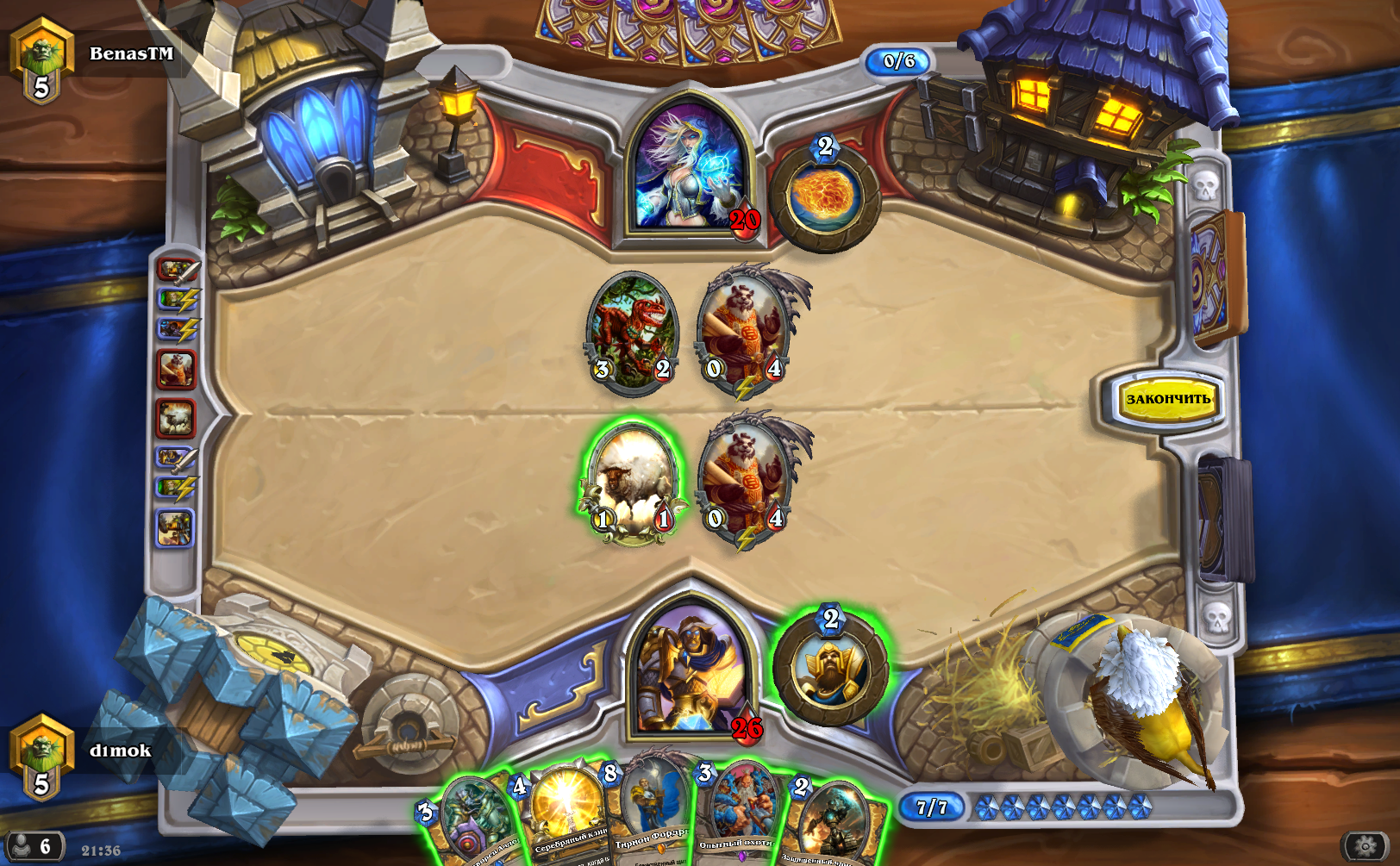Inspect the sheep tile in the history bar
Image resolution: width=1400 pixels, height=866 pixels.
pyautogui.click(x=176, y=419)
